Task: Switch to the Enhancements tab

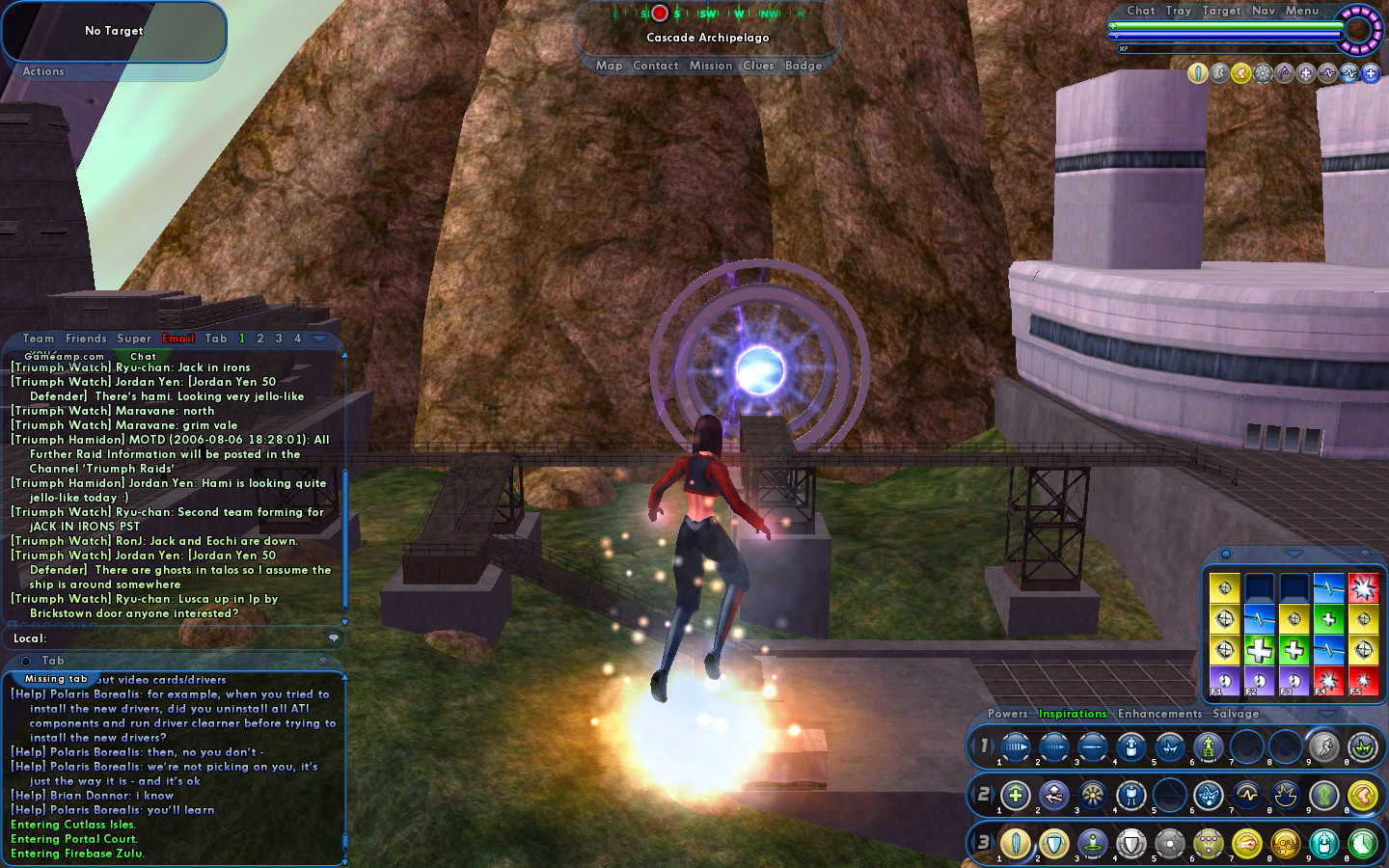Action: click(x=1159, y=714)
